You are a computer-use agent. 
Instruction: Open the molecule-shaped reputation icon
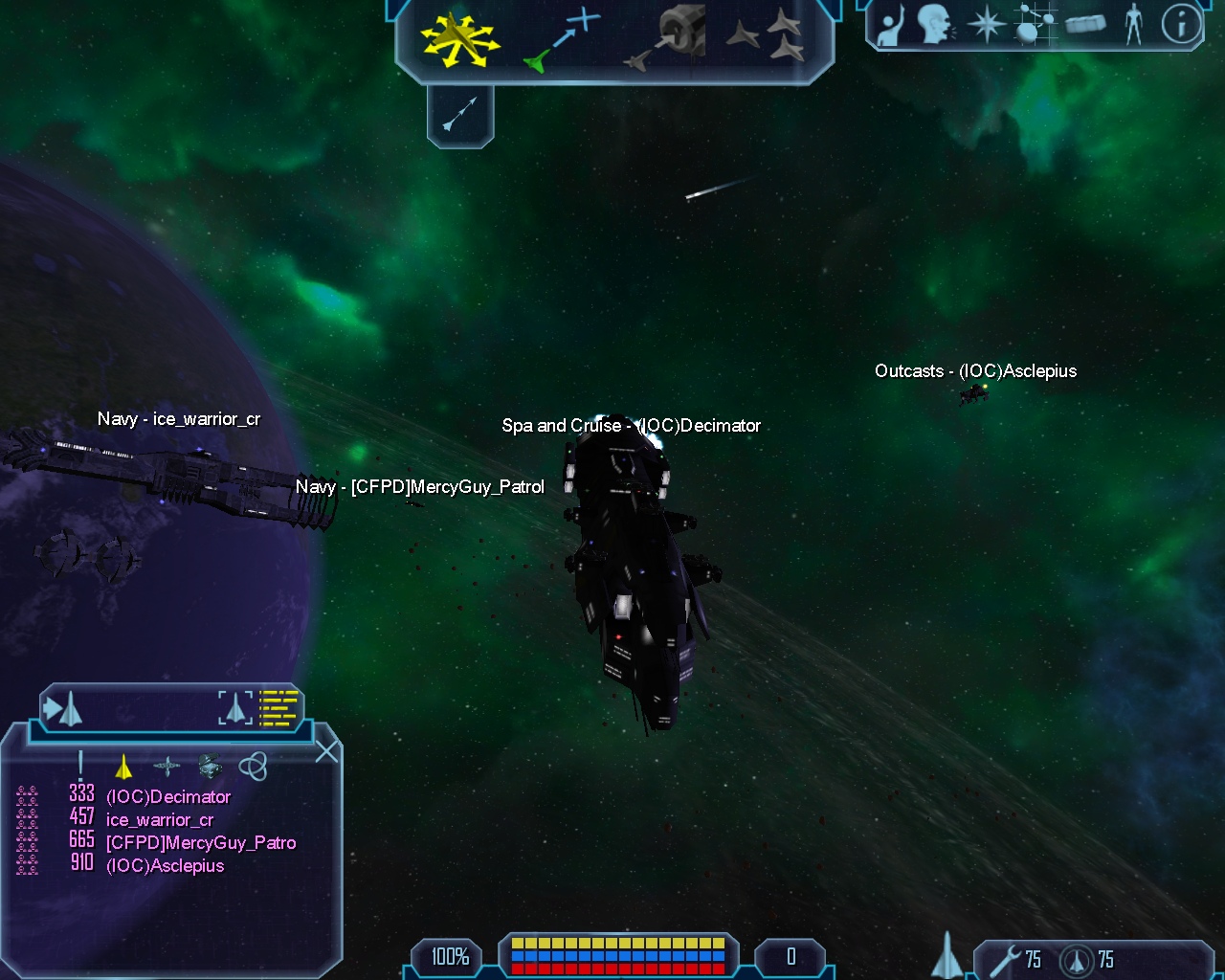click(1030, 25)
